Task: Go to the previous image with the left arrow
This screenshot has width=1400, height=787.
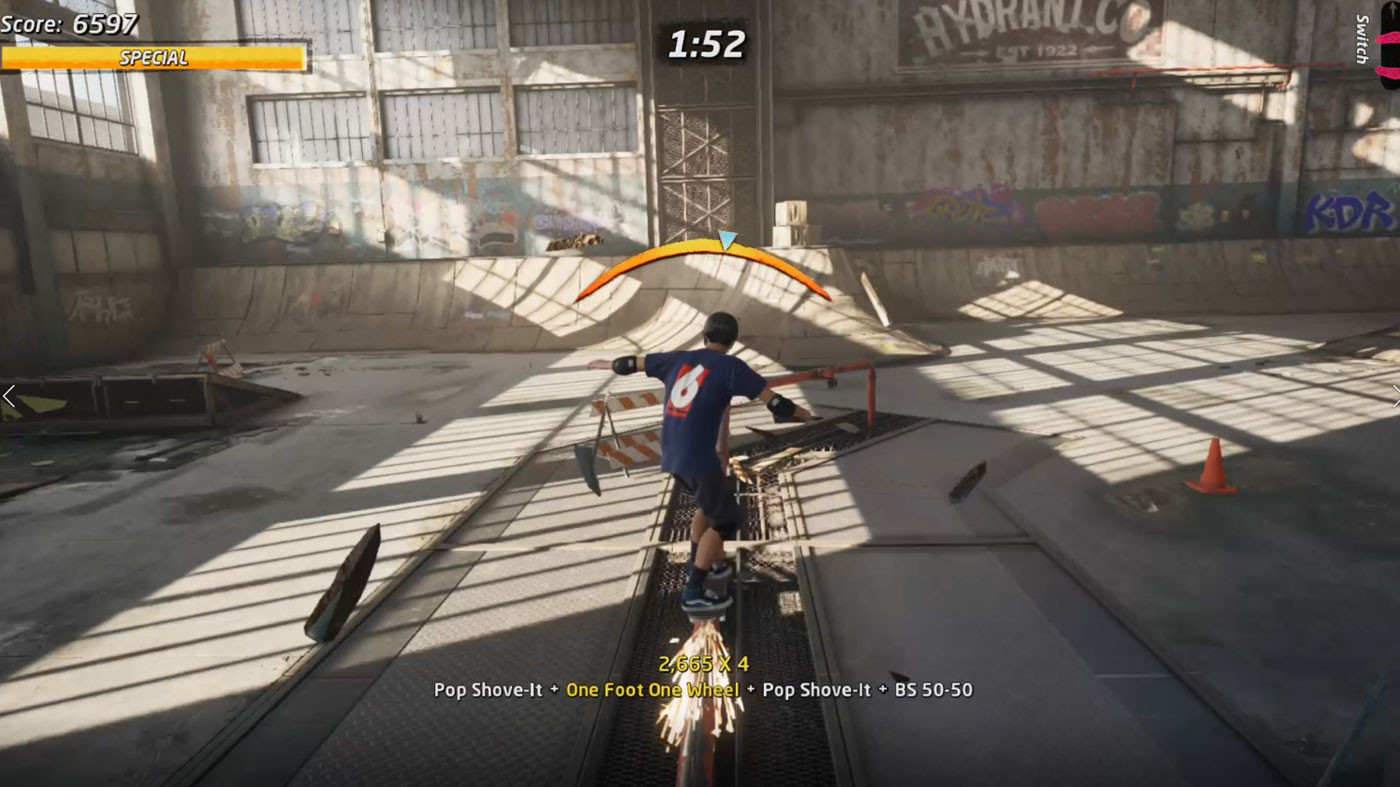Action: pyautogui.click(x=9, y=396)
